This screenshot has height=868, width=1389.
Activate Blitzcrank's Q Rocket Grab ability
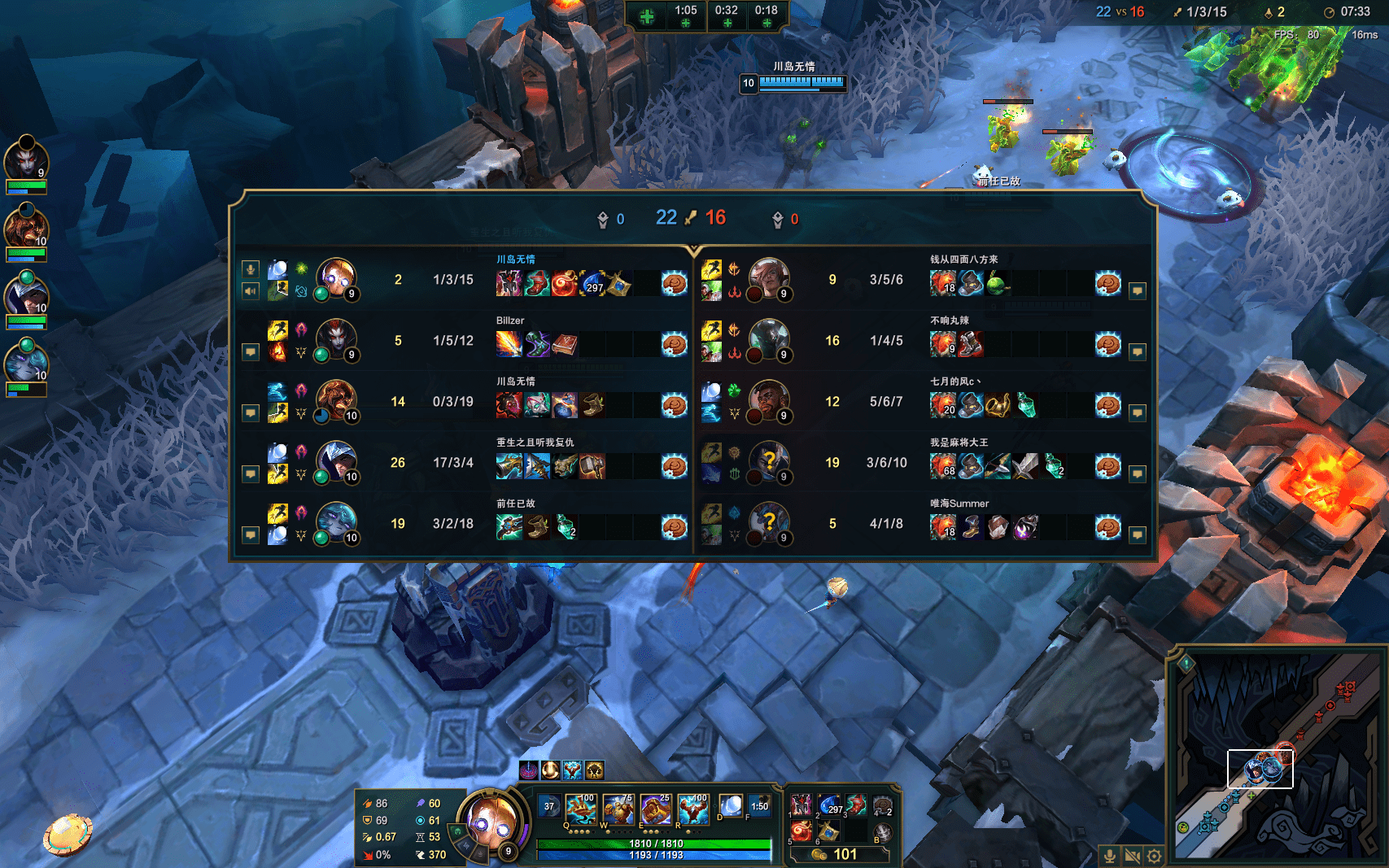pos(580,810)
